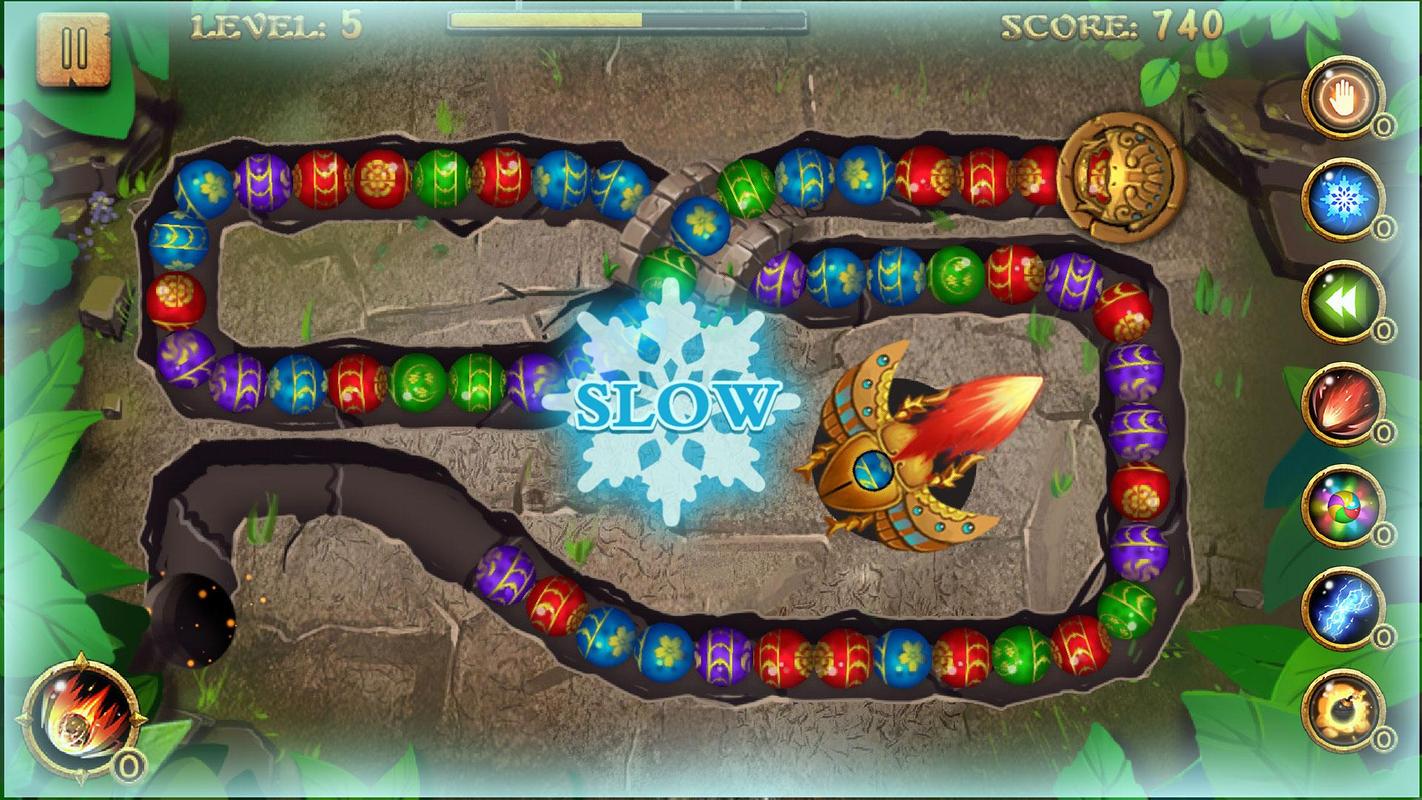Use the snowflake slow power-up
Screen dimensions: 1422x800
(x=1343, y=199)
